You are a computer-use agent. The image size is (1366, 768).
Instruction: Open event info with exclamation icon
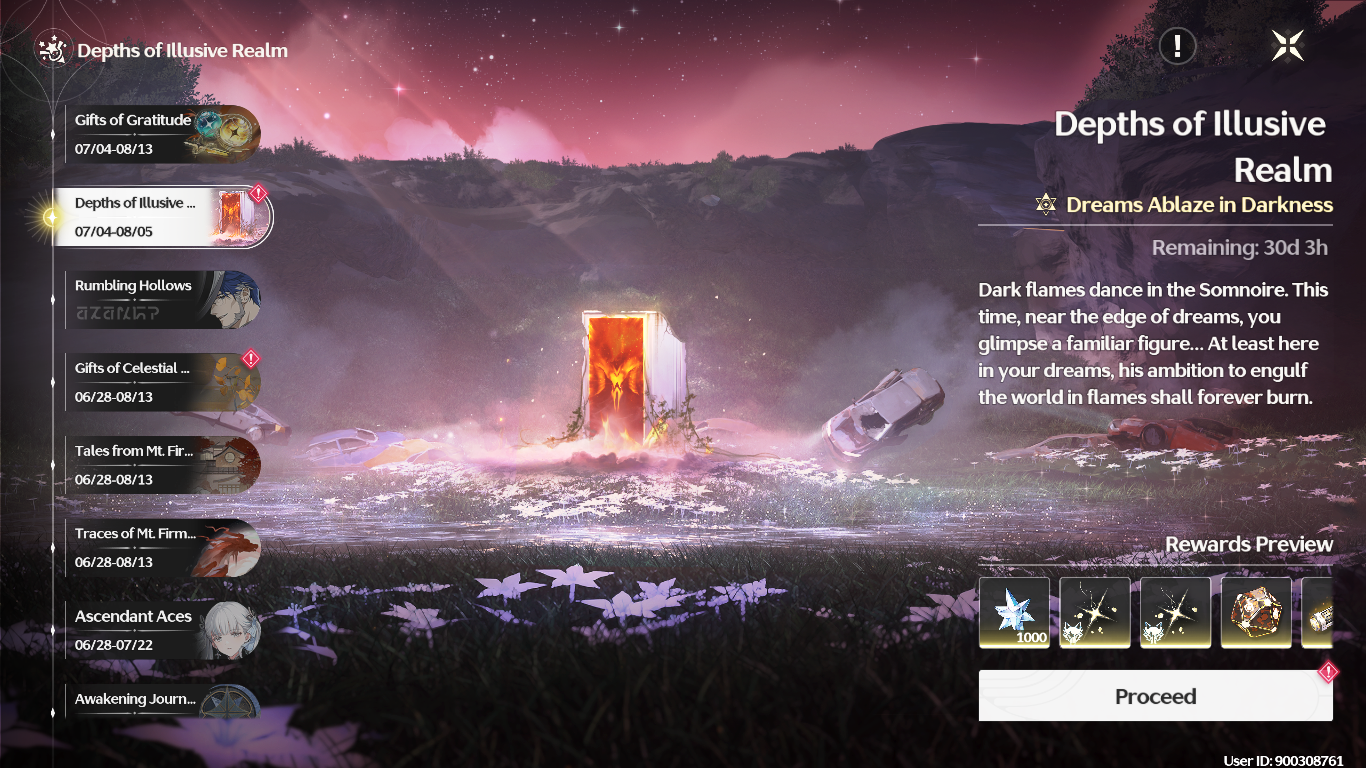[x=1178, y=45]
